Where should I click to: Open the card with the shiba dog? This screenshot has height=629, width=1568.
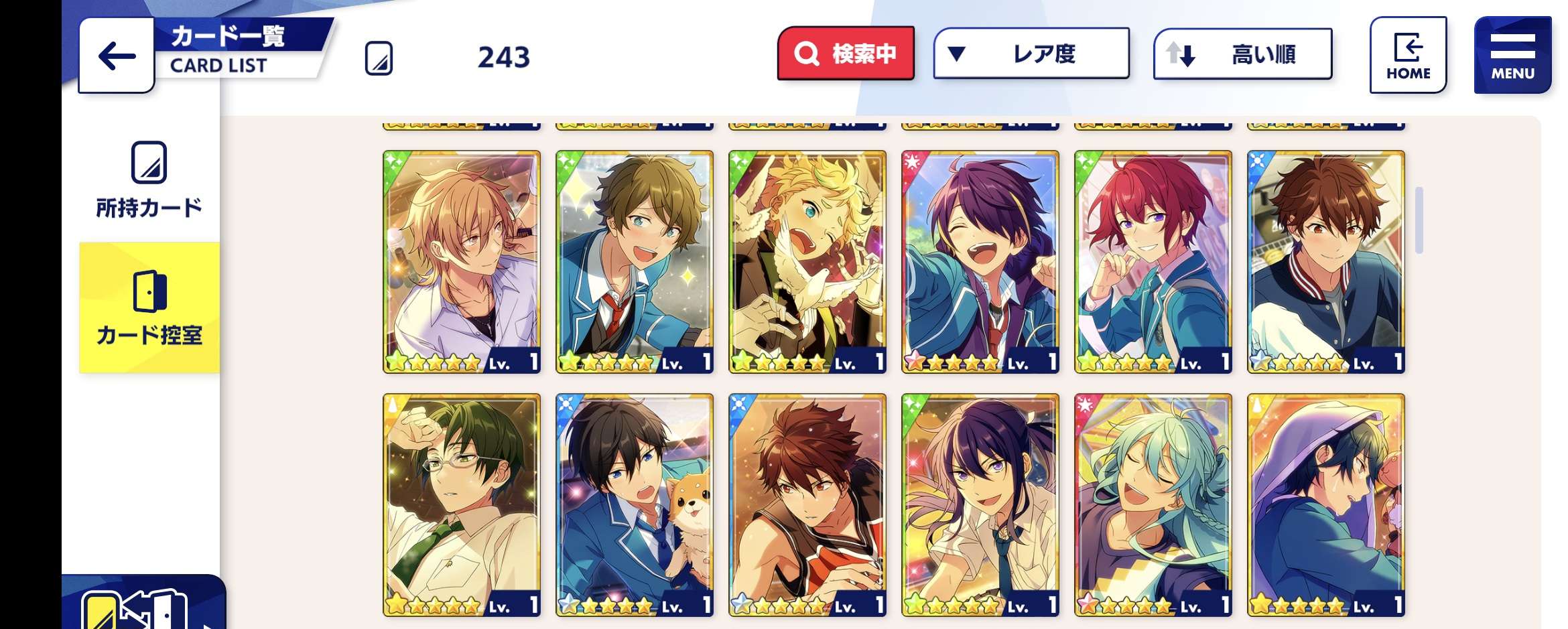635,504
